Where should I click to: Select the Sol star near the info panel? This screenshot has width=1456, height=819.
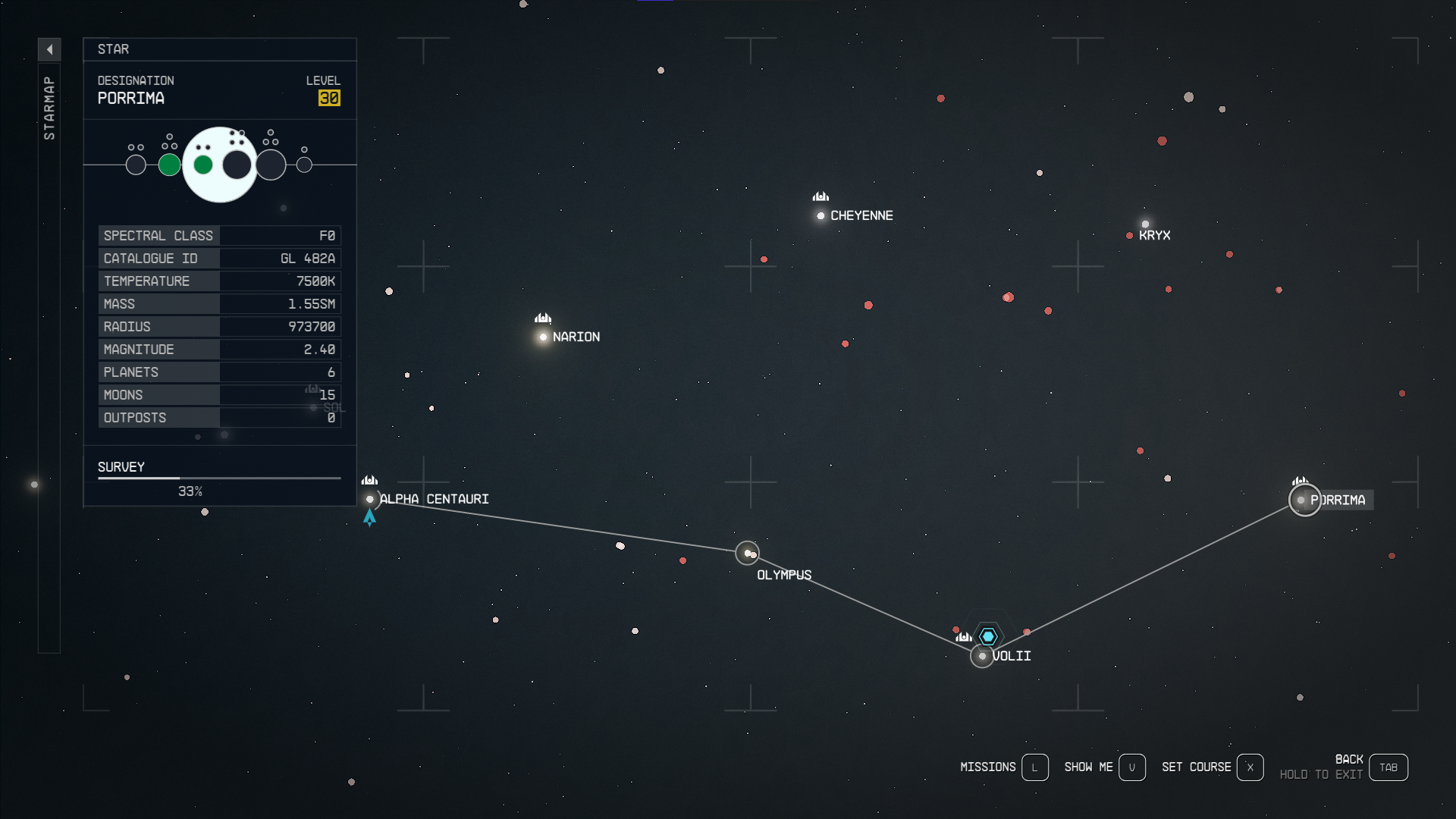(314, 408)
